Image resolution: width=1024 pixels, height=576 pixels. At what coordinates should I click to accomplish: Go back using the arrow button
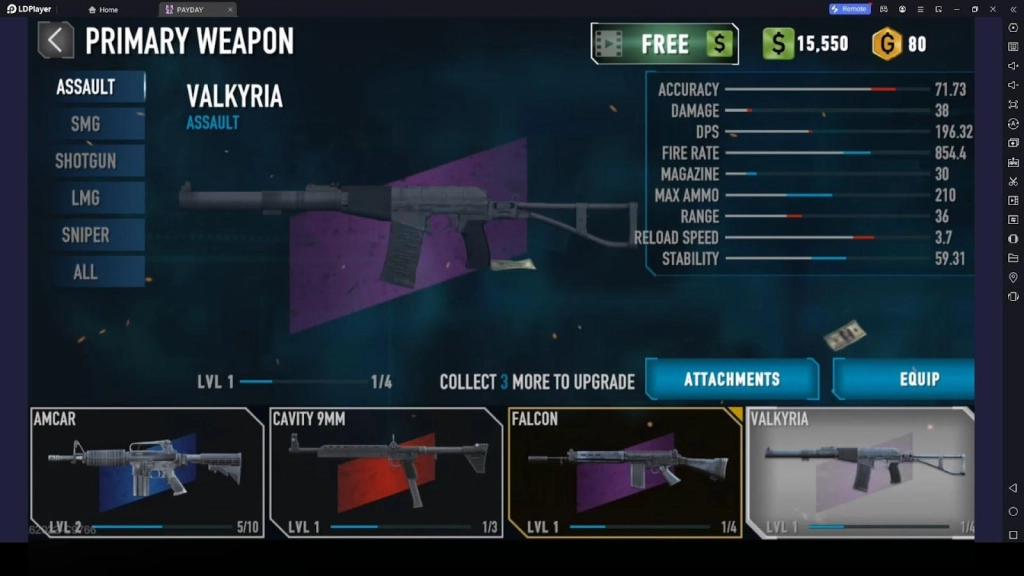click(55, 41)
